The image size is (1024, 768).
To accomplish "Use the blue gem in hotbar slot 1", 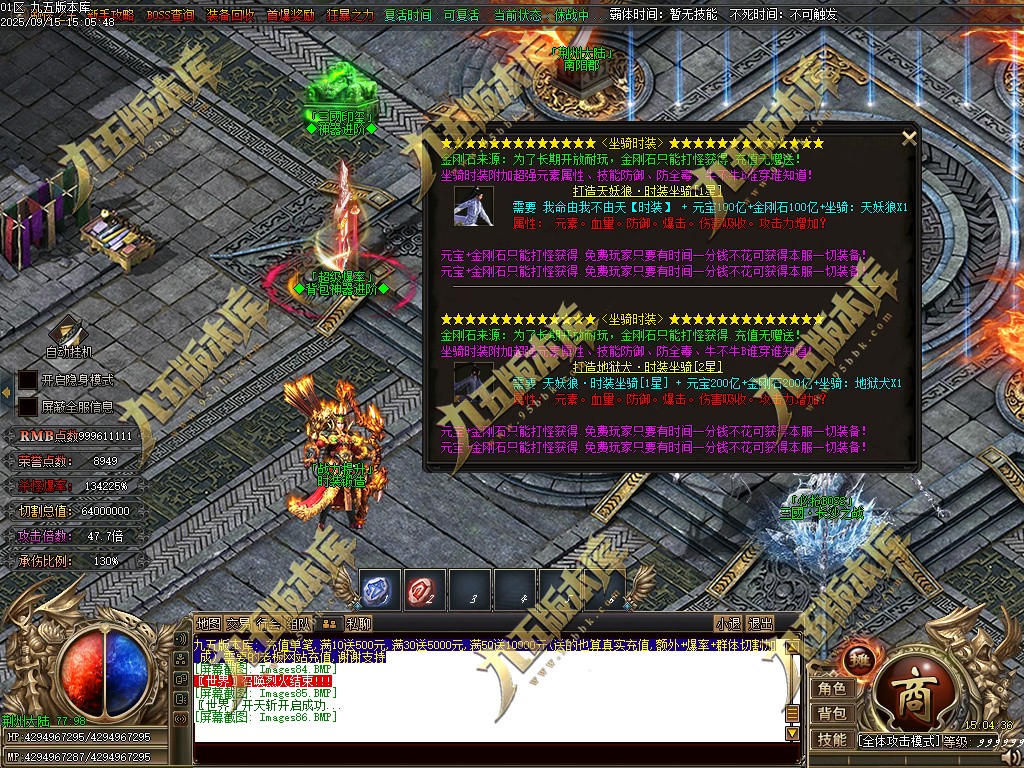I will point(380,590).
